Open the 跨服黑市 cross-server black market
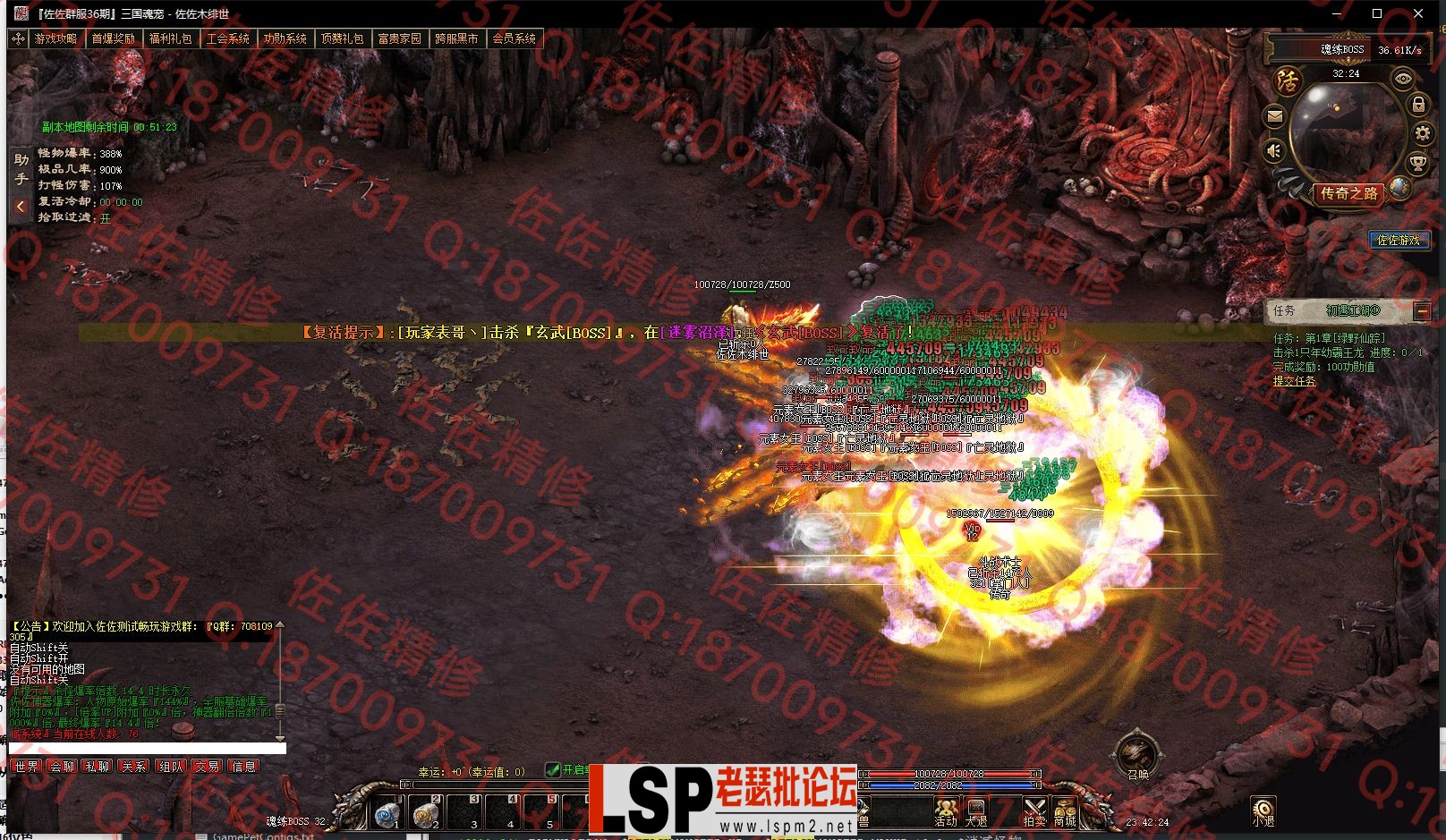This screenshot has width=1446, height=840. (x=456, y=38)
